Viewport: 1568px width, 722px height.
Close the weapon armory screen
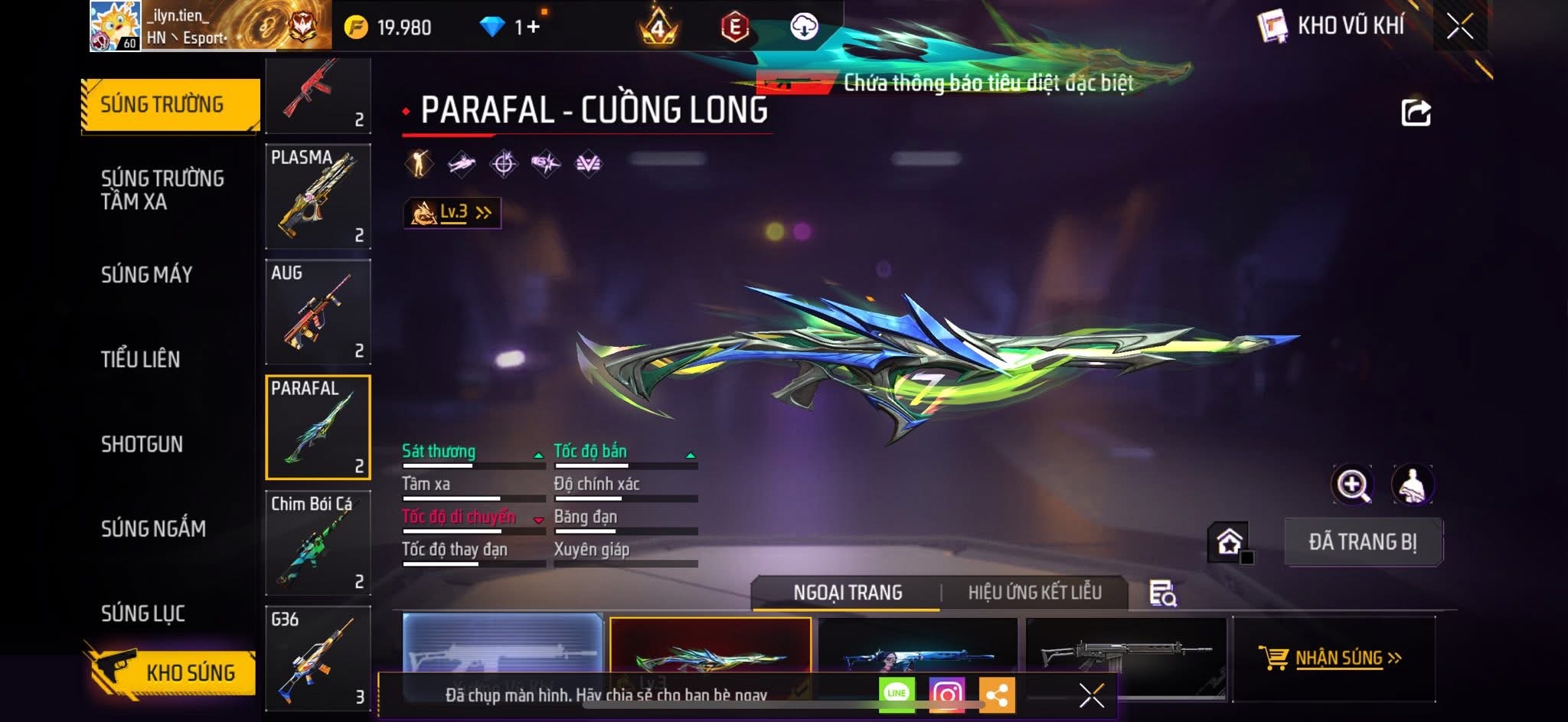(x=1459, y=27)
